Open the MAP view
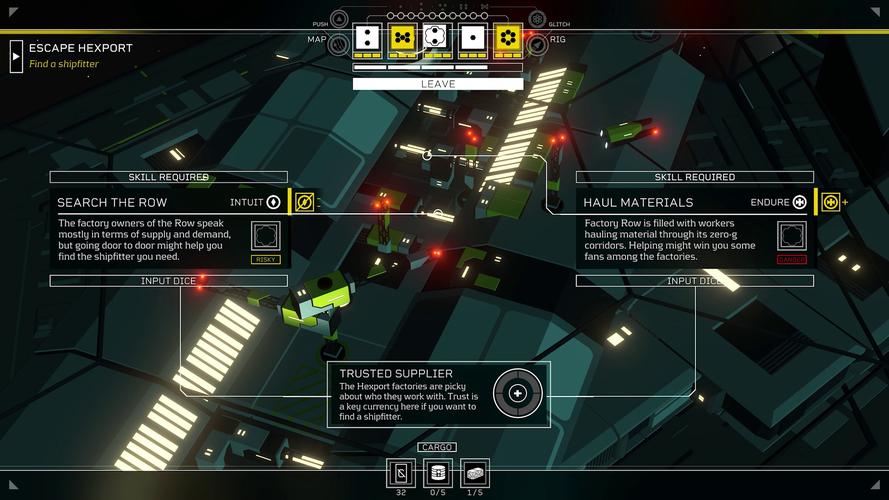 pyautogui.click(x=339, y=43)
